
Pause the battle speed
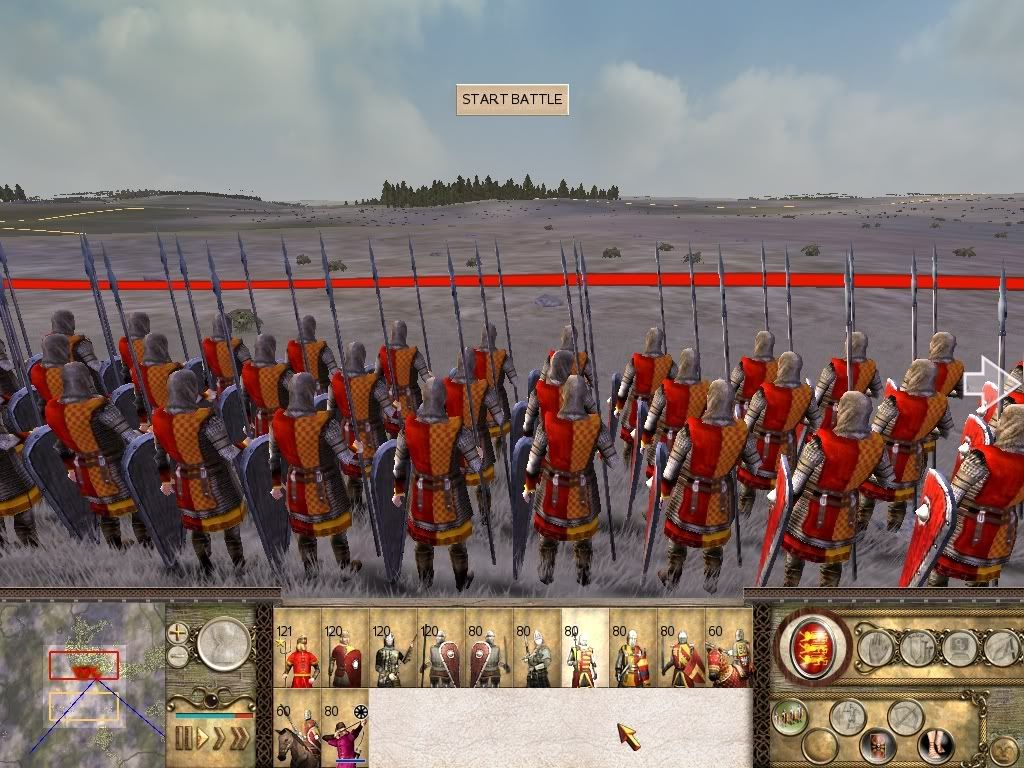click(184, 739)
